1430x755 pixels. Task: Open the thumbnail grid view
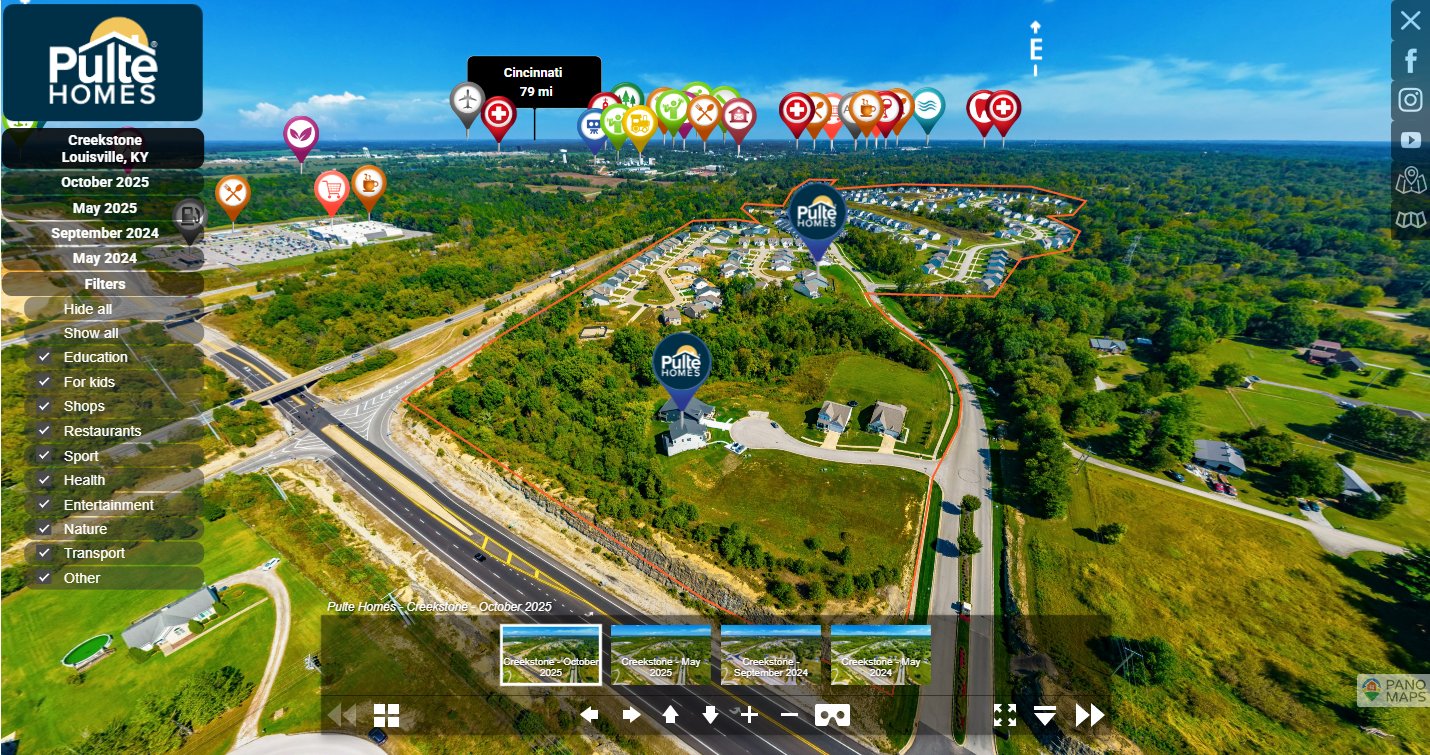(x=387, y=715)
